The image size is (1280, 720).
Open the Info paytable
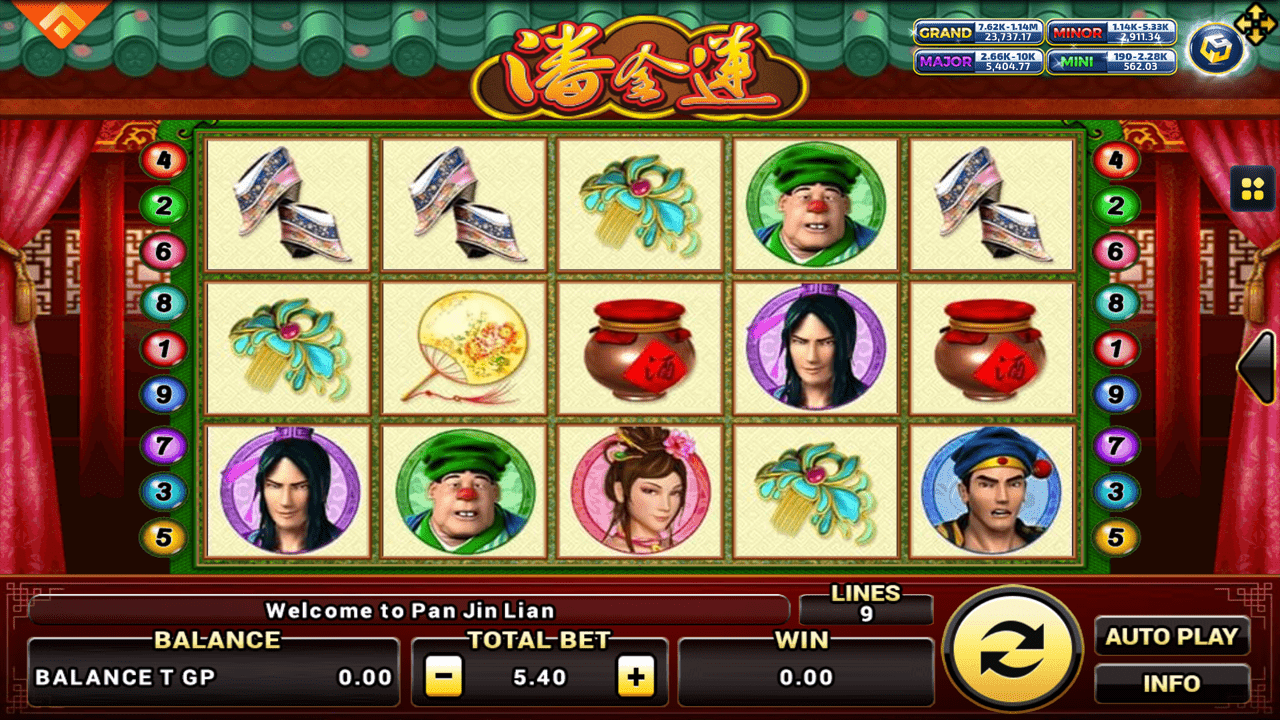[1171, 684]
